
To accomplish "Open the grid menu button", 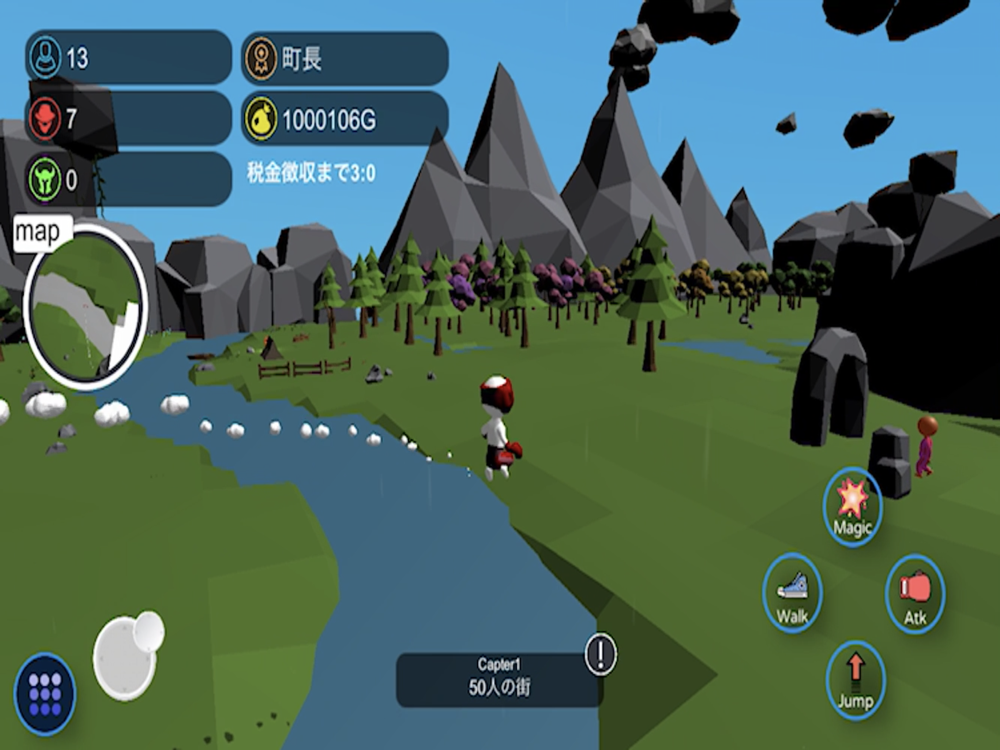I will coord(45,693).
